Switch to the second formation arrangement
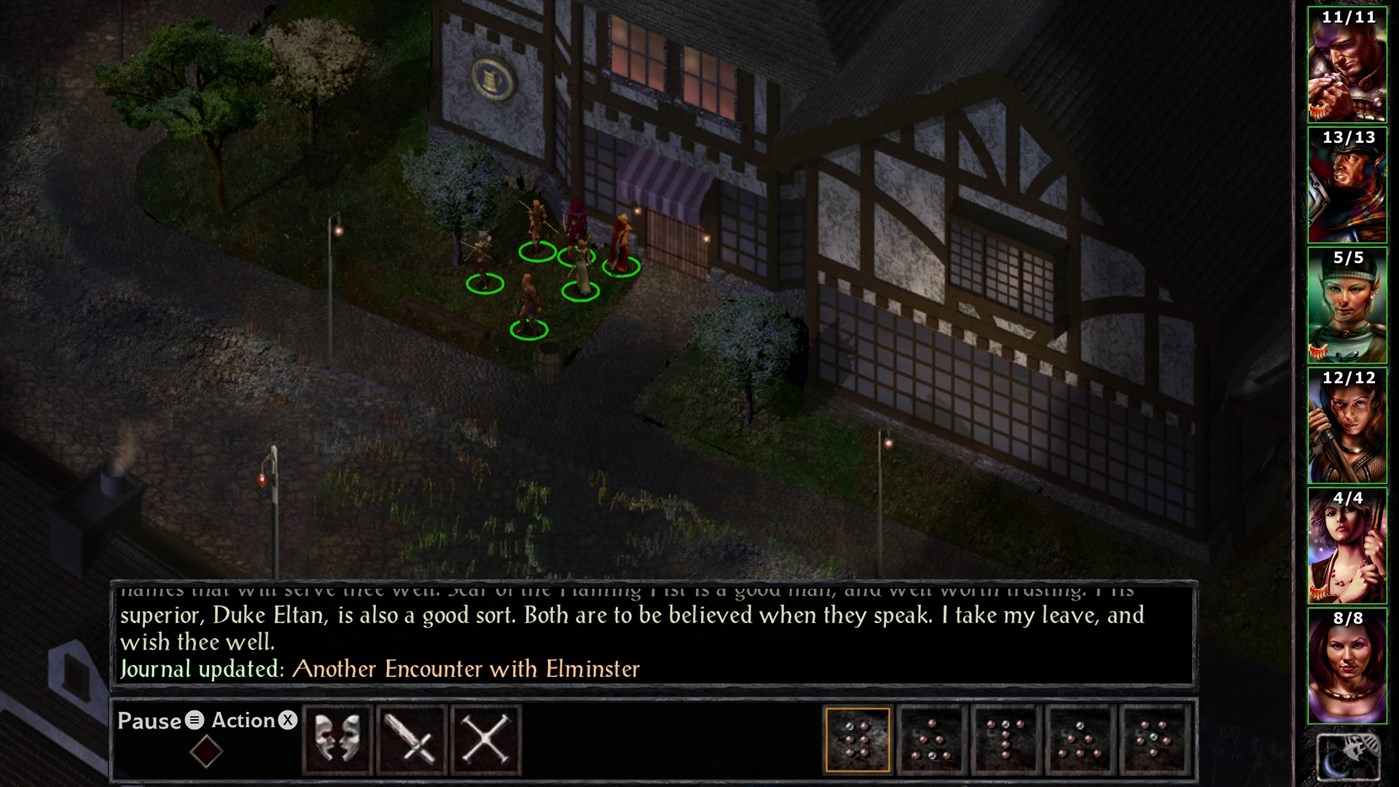This screenshot has width=1399, height=787. (931, 740)
